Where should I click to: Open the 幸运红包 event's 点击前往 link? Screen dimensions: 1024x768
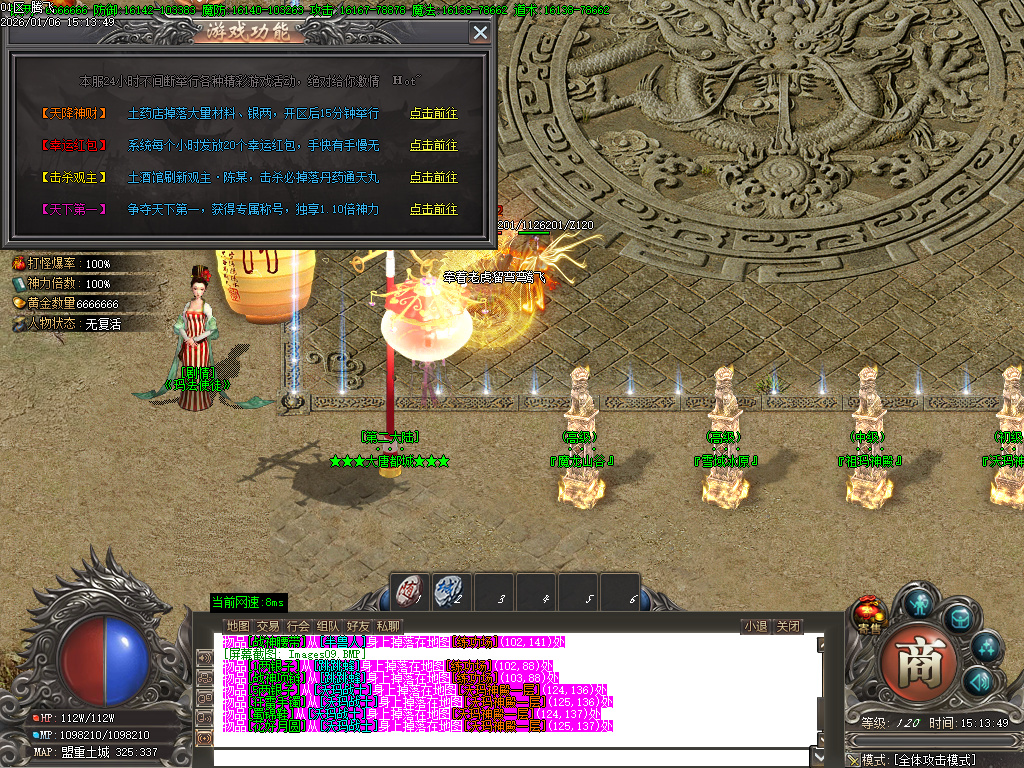click(x=433, y=146)
